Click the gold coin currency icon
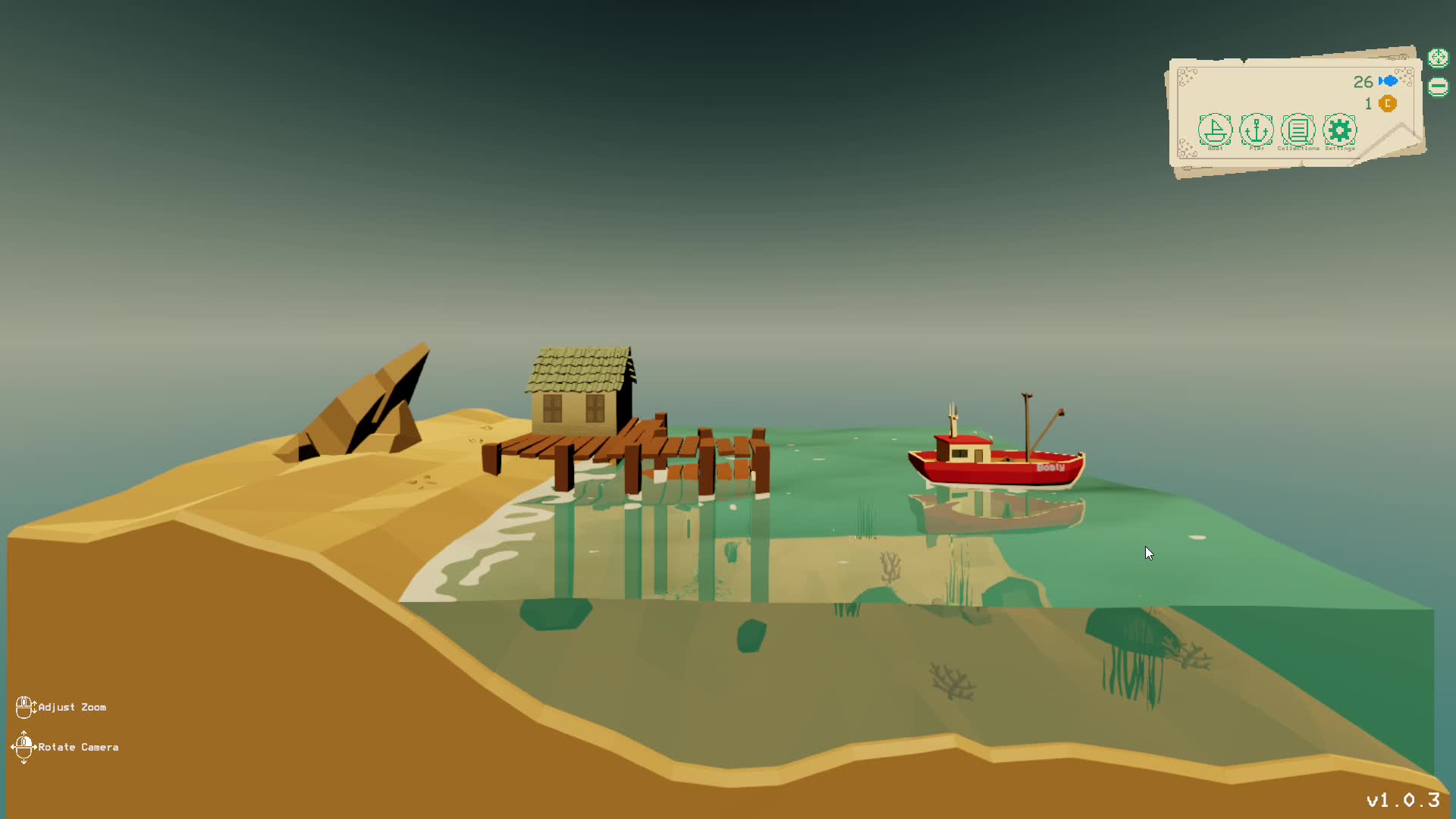Image resolution: width=1456 pixels, height=819 pixels. point(1388,104)
